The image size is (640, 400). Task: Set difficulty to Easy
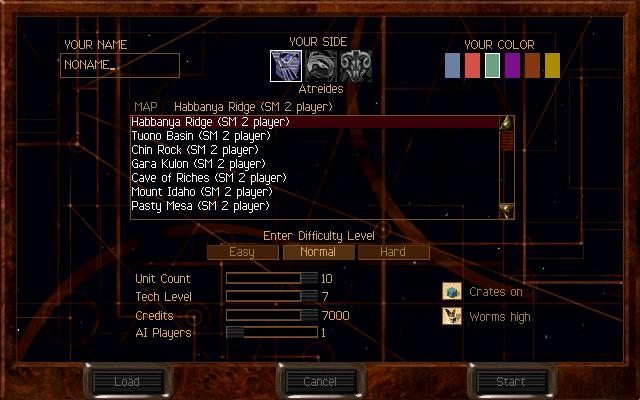pyautogui.click(x=241, y=252)
